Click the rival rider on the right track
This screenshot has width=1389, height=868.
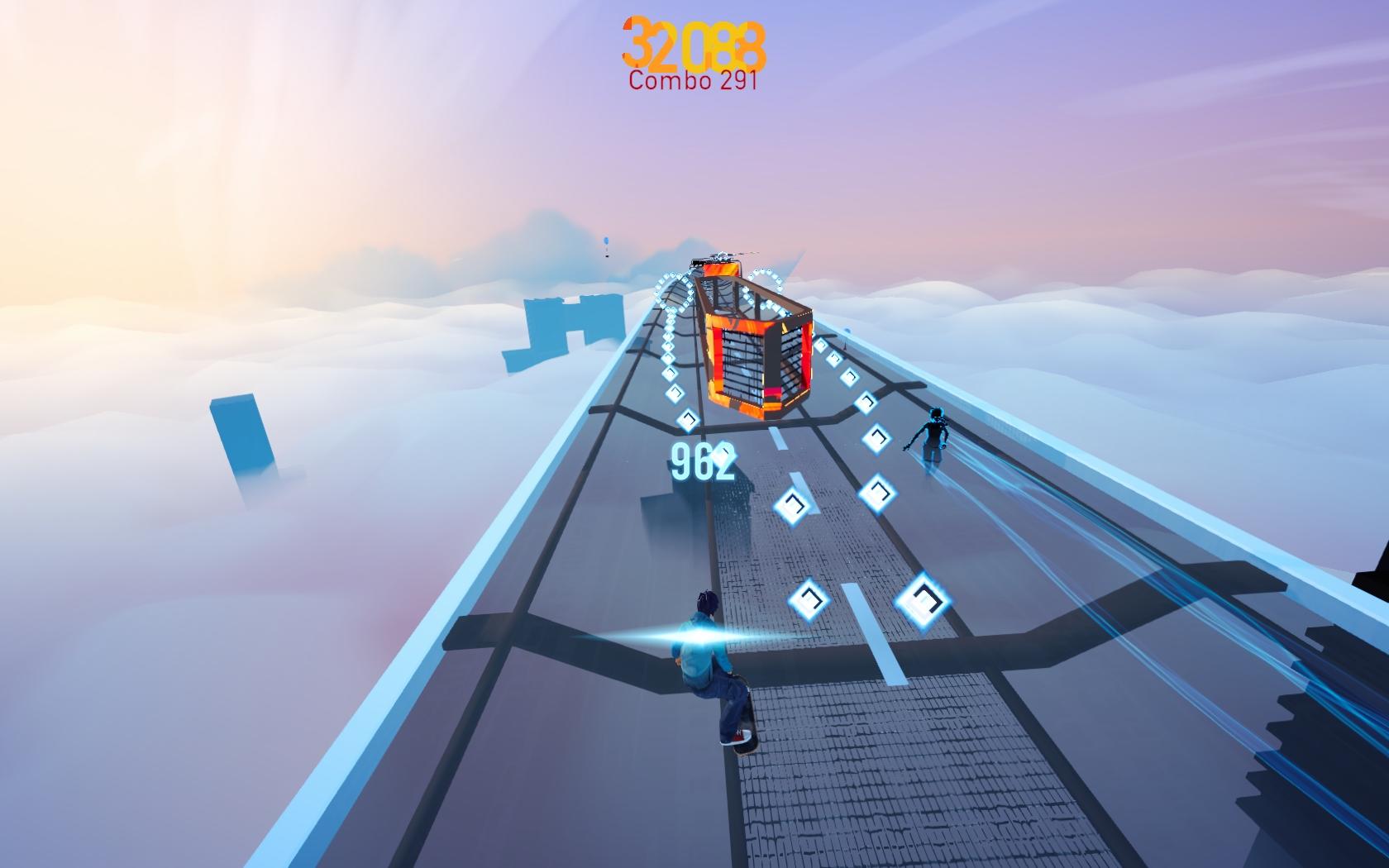[933, 434]
